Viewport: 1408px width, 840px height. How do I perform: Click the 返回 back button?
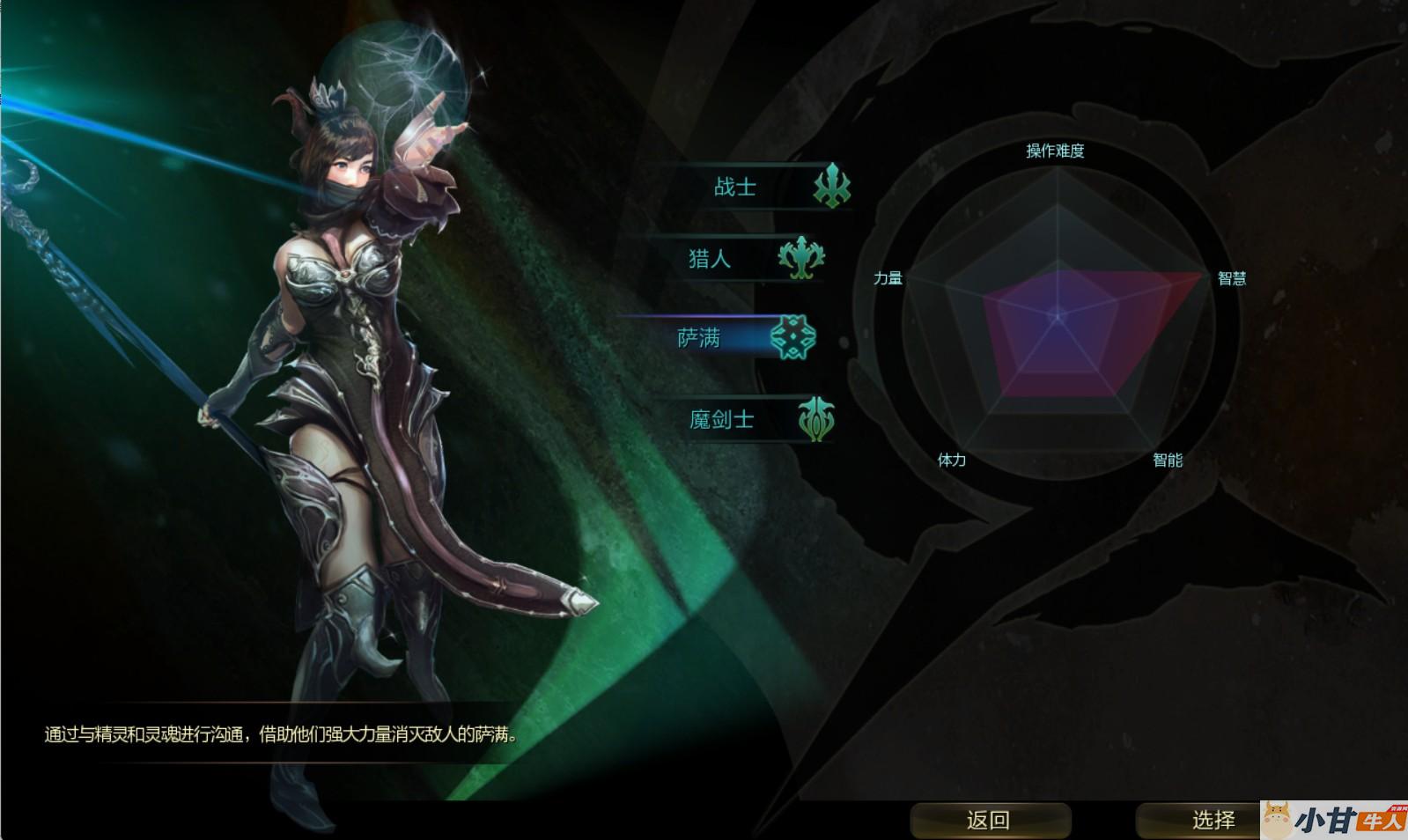[x=989, y=820]
